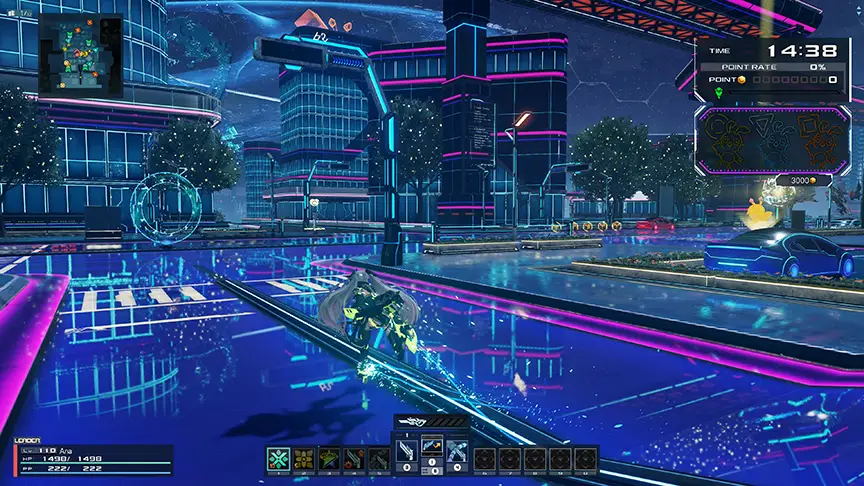Activate the crossed blades weapon action icon
Image resolution: width=864 pixels, height=486 pixels.
[457, 451]
